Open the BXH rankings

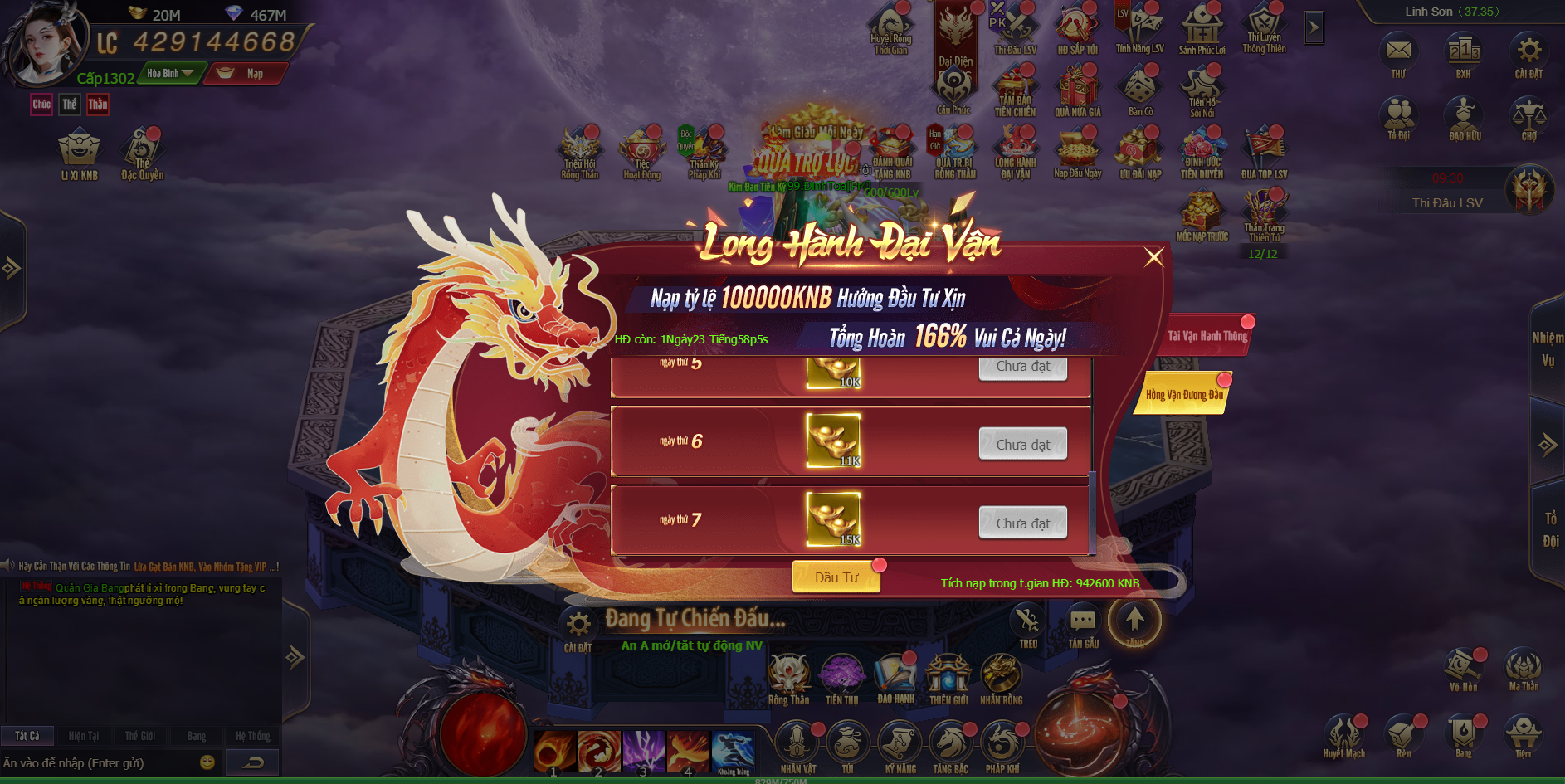[x=1463, y=53]
